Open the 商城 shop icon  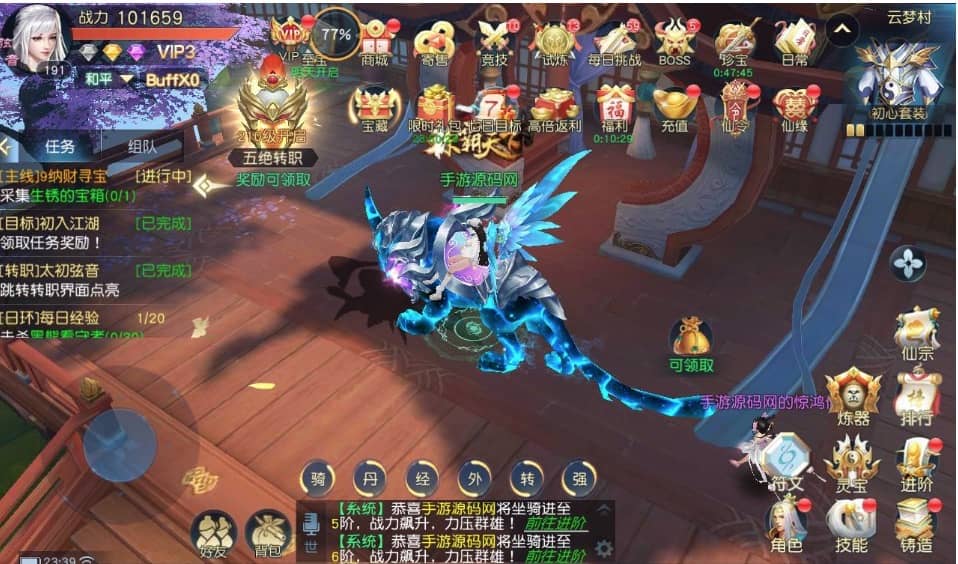[x=374, y=42]
